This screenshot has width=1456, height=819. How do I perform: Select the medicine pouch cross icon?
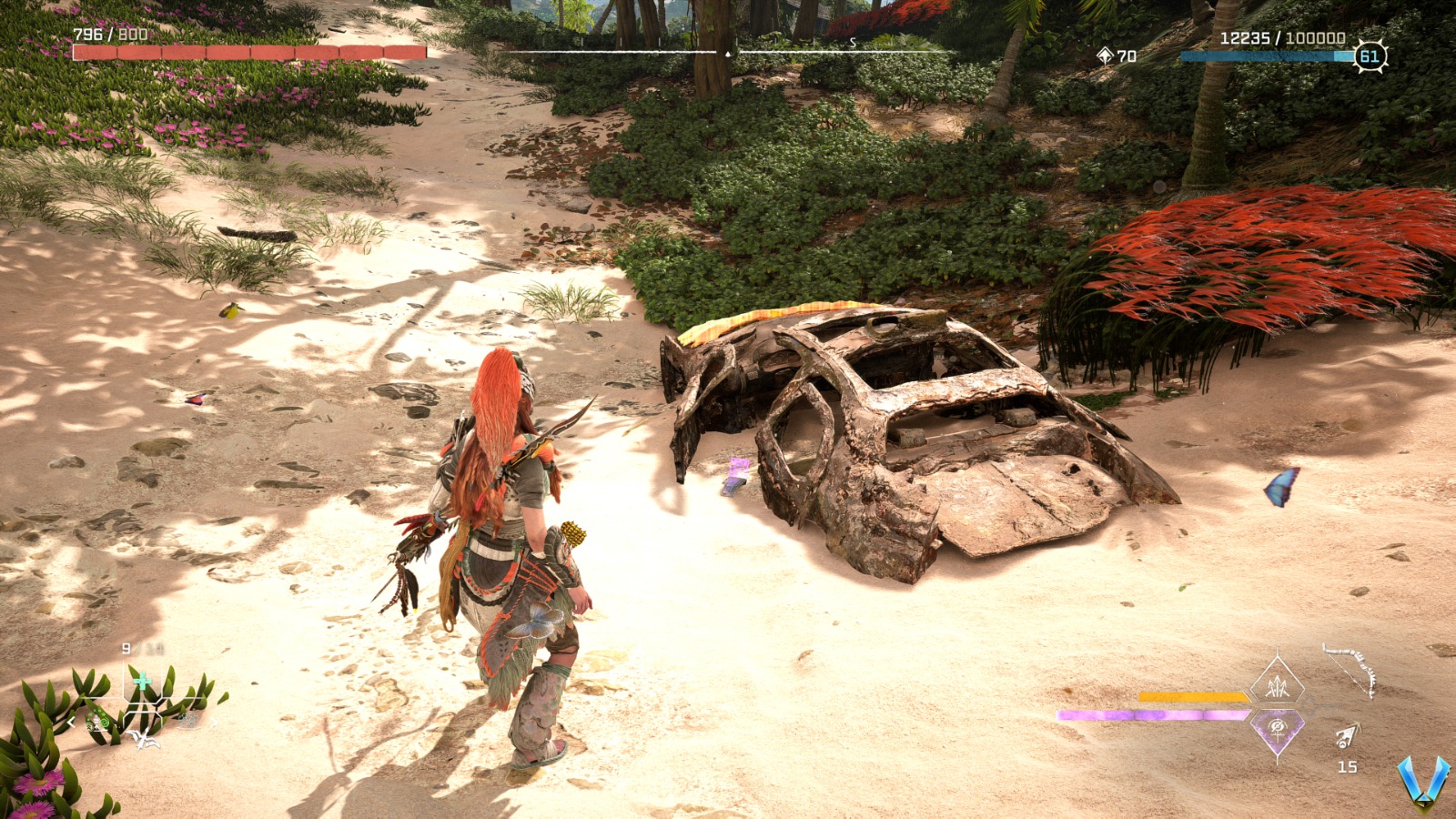142,680
